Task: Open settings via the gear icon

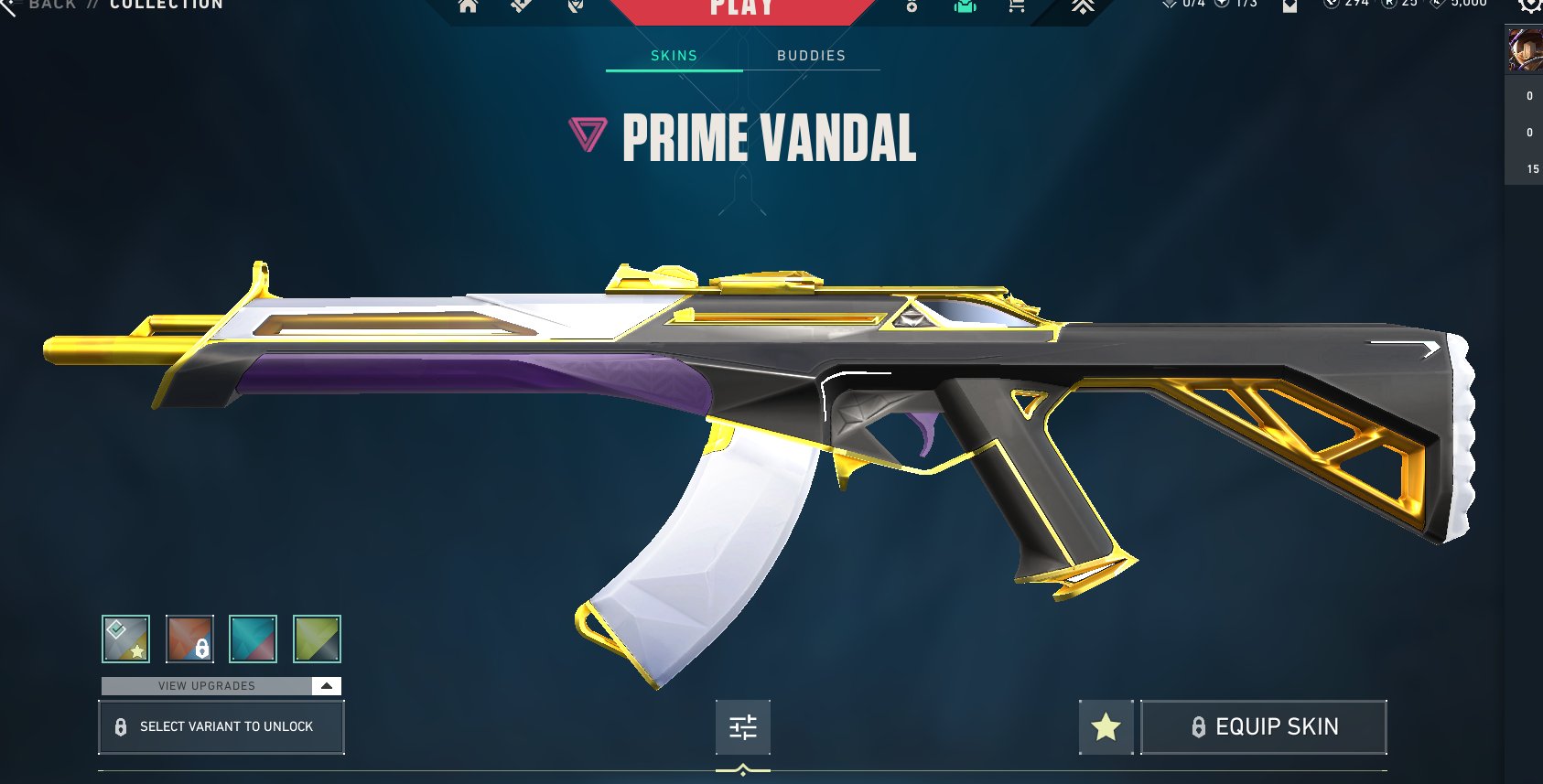Action: pyautogui.click(x=1530, y=5)
